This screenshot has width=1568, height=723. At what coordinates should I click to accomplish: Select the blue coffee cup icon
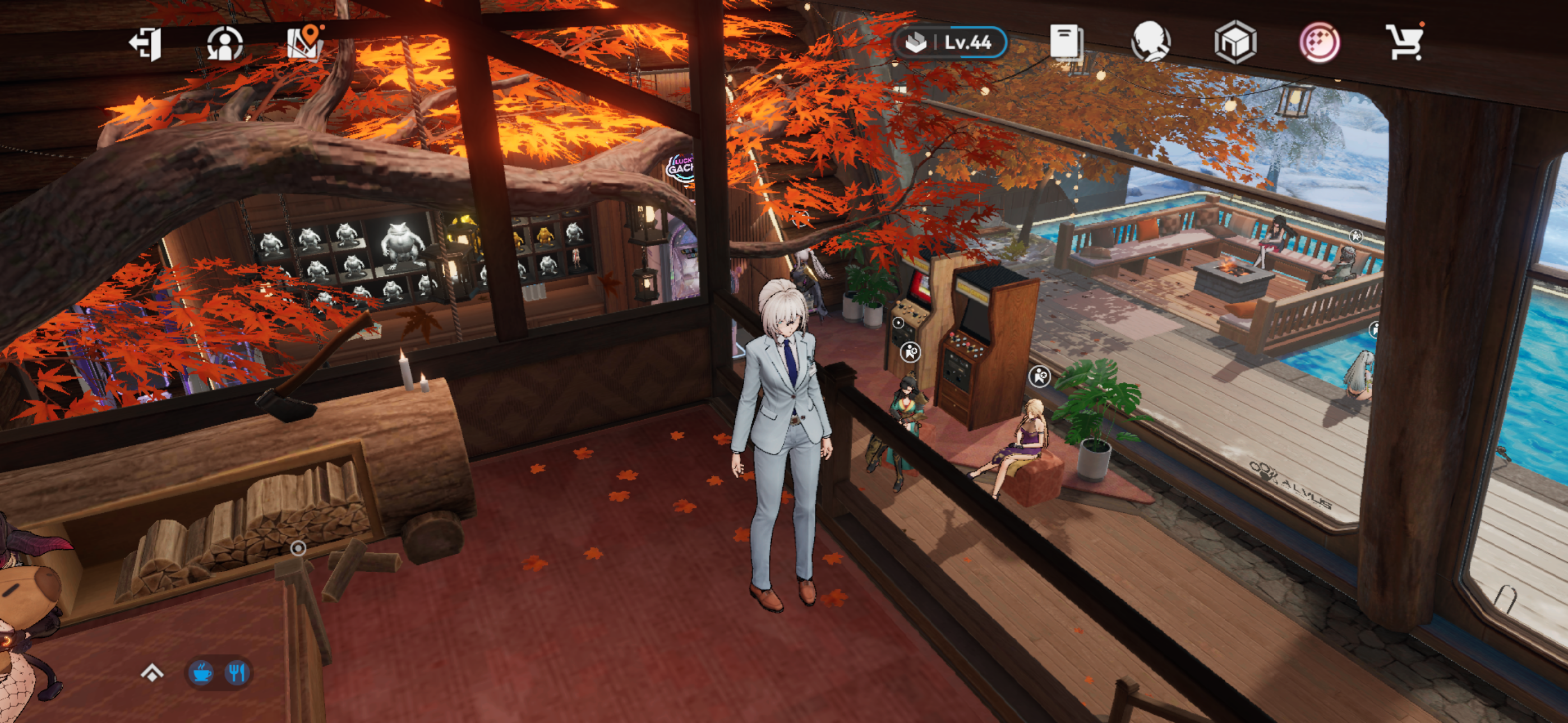click(x=201, y=673)
